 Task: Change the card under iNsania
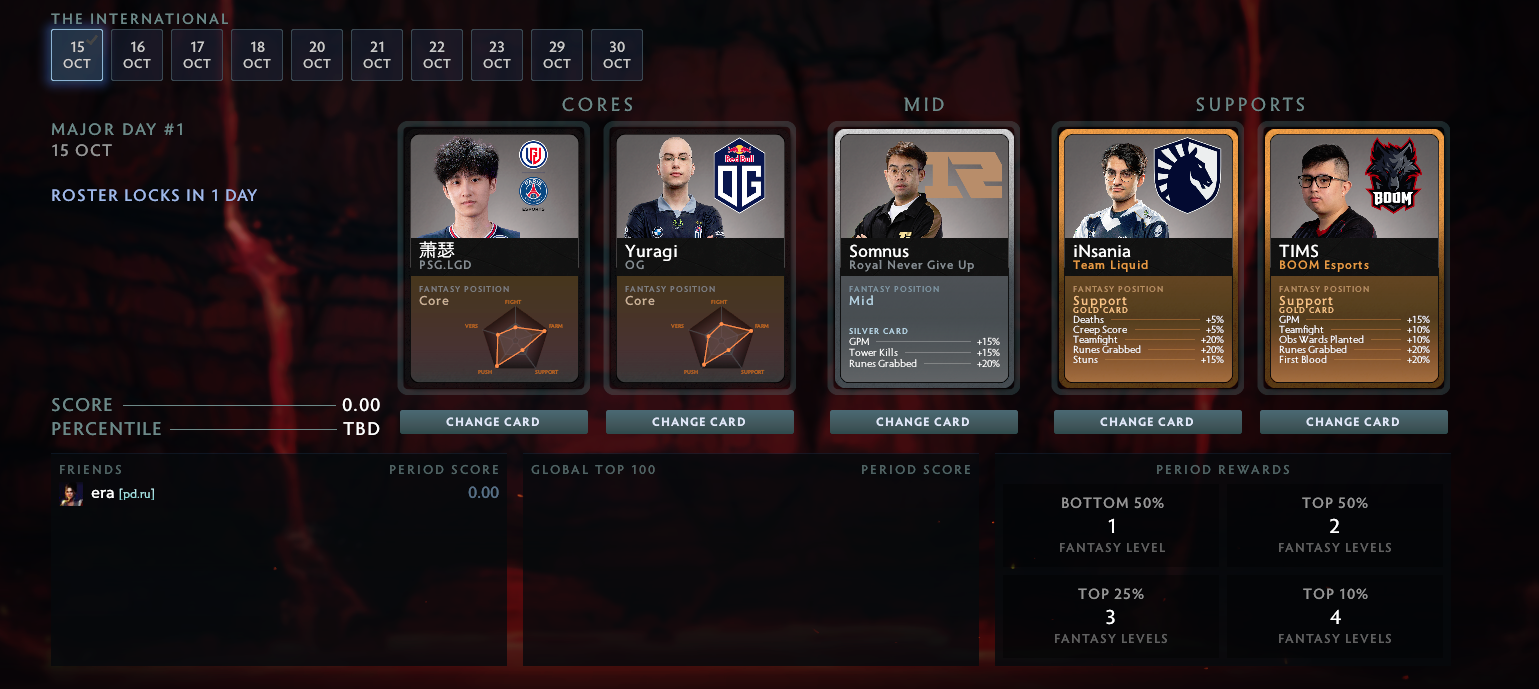[1148, 422]
